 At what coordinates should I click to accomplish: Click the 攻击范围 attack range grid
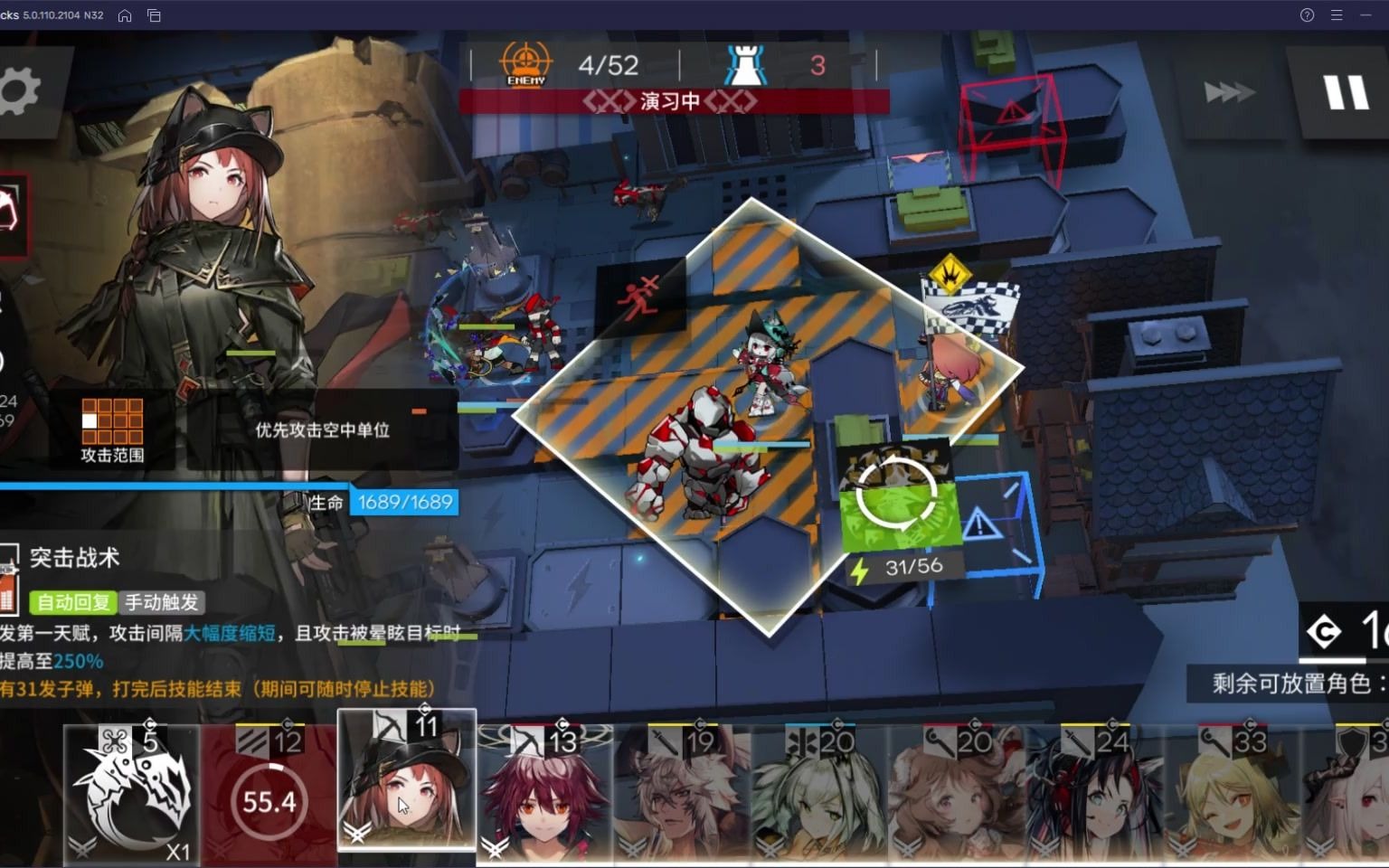tap(113, 420)
